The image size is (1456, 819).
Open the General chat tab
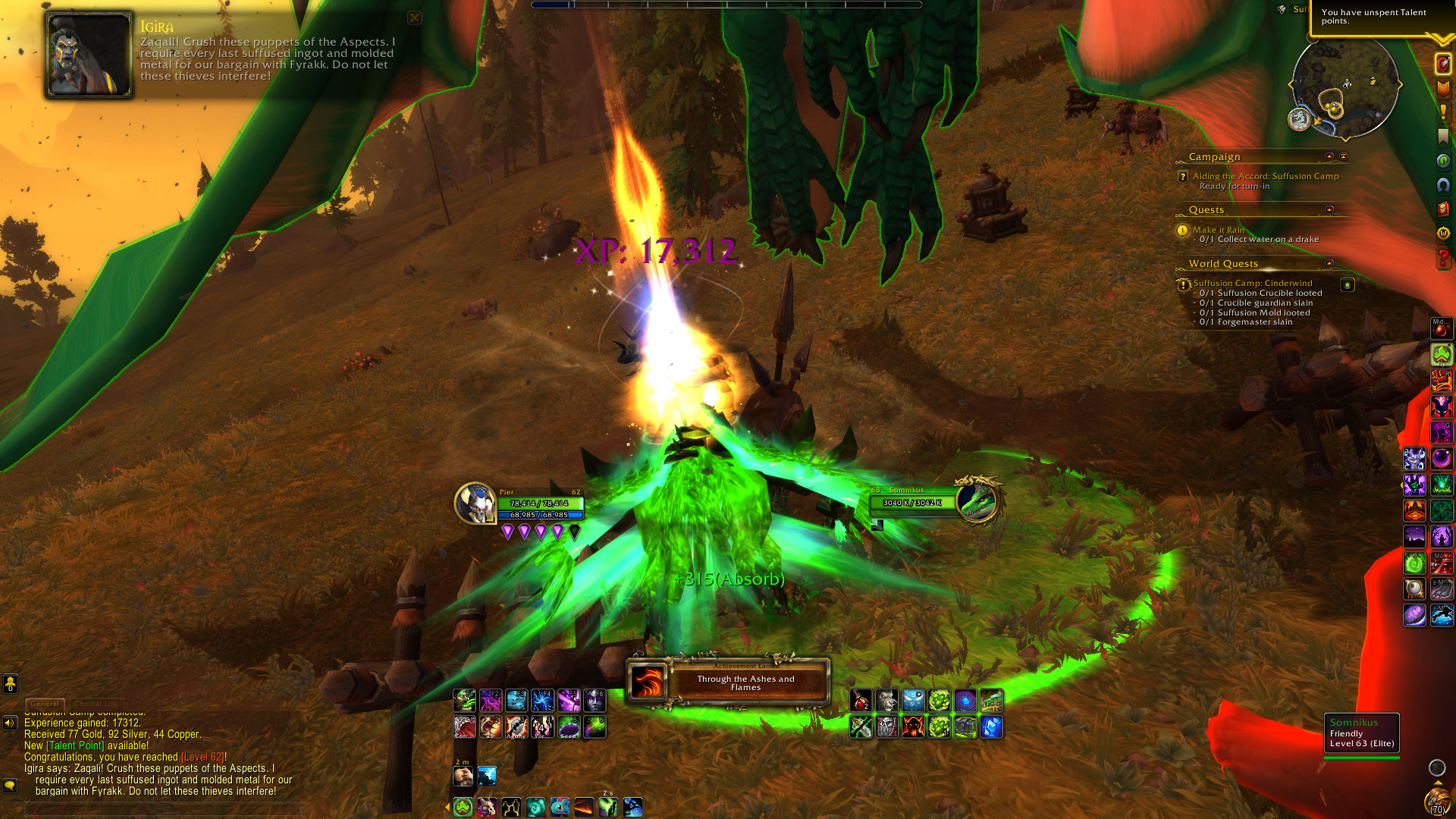(x=45, y=704)
